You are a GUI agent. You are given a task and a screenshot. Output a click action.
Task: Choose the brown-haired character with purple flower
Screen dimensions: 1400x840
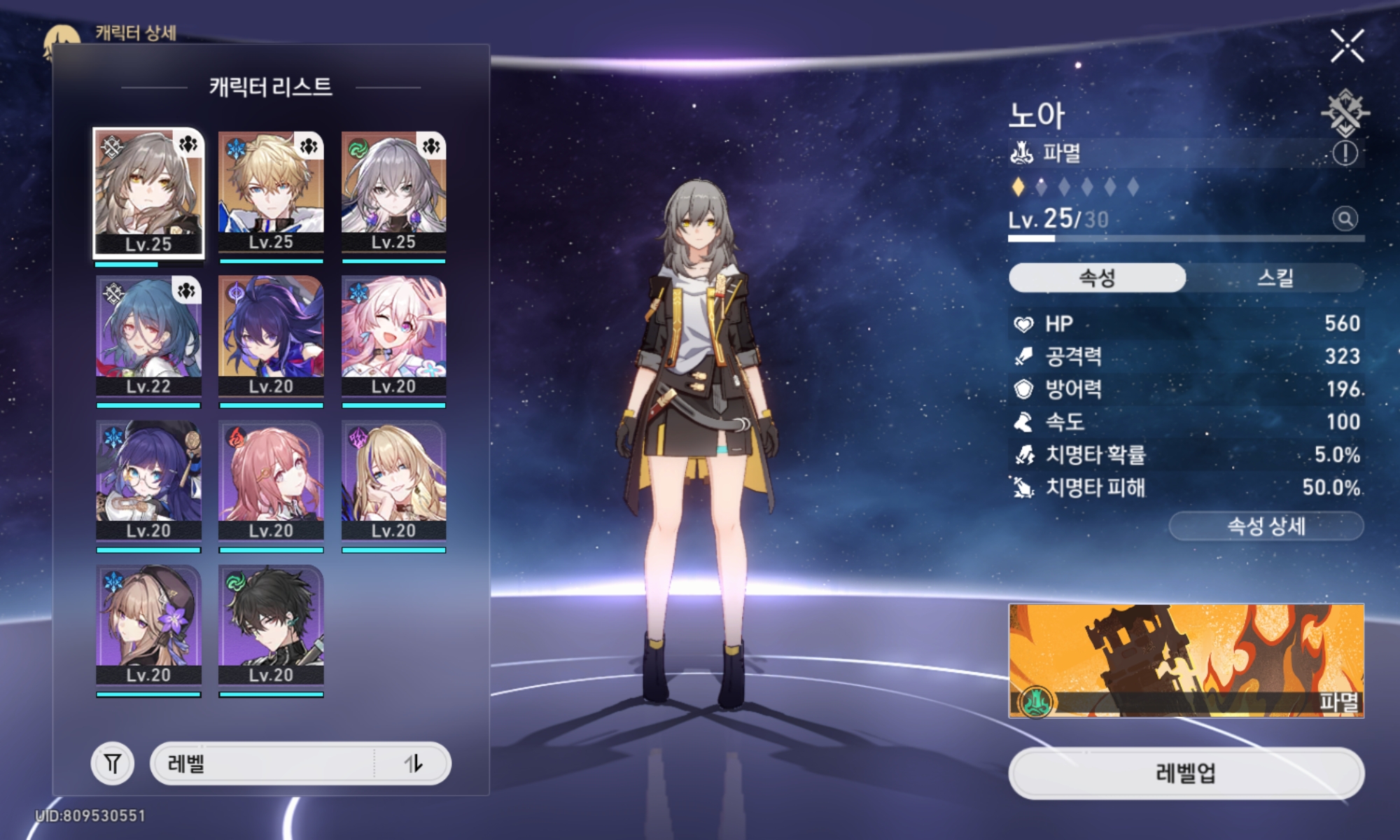pyautogui.click(x=148, y=625)
